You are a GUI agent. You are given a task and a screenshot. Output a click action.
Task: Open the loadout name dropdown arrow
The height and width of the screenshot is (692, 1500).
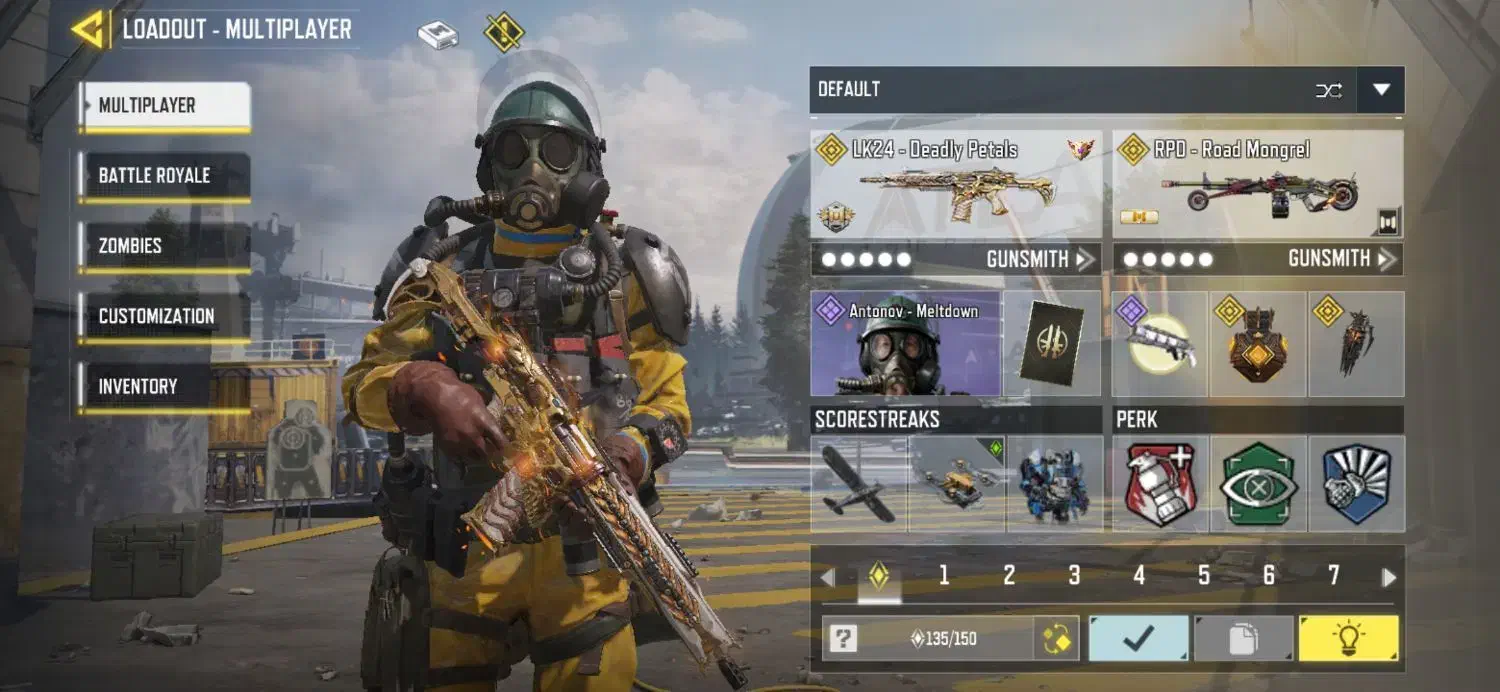(1381, 90)
